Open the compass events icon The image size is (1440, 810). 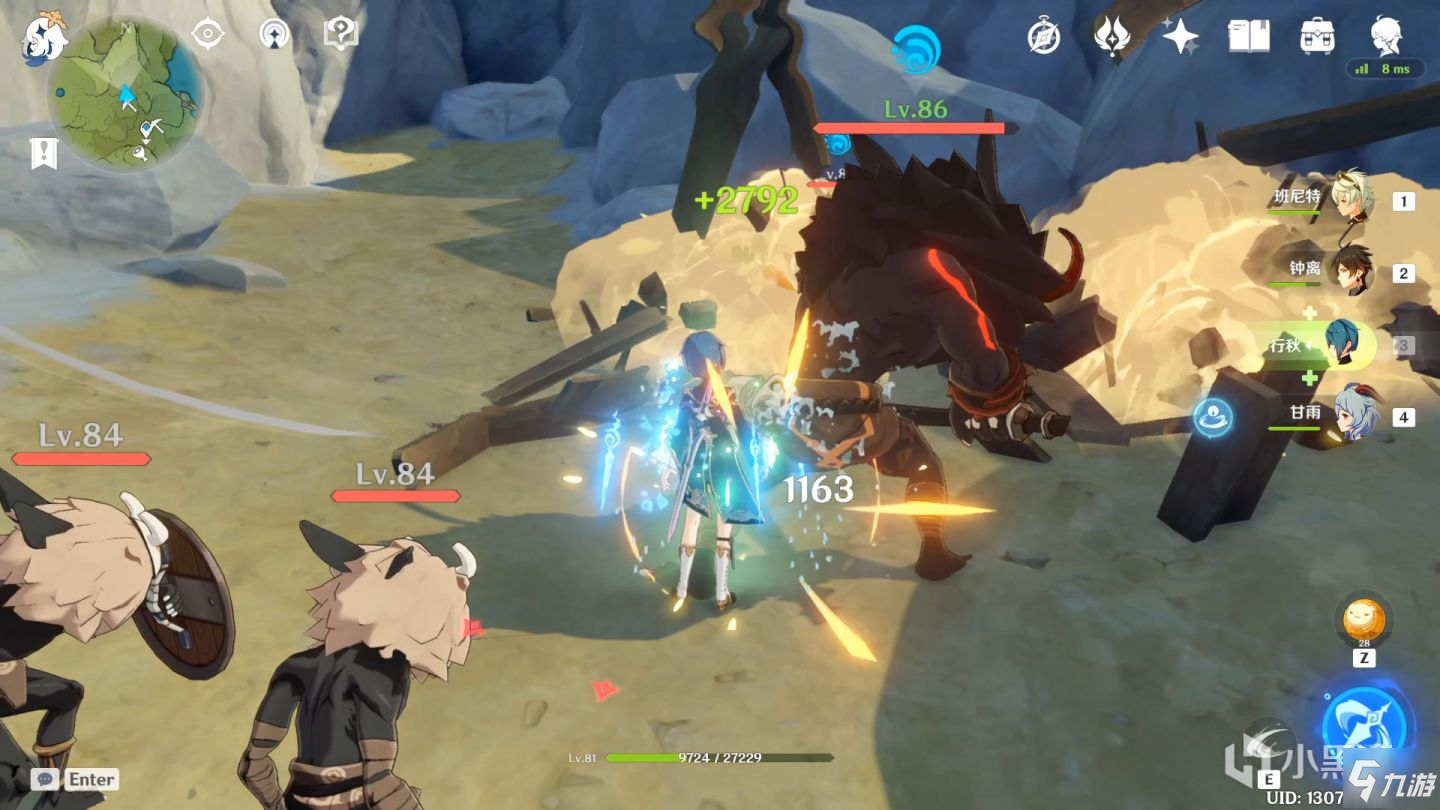coord(1044,37)
